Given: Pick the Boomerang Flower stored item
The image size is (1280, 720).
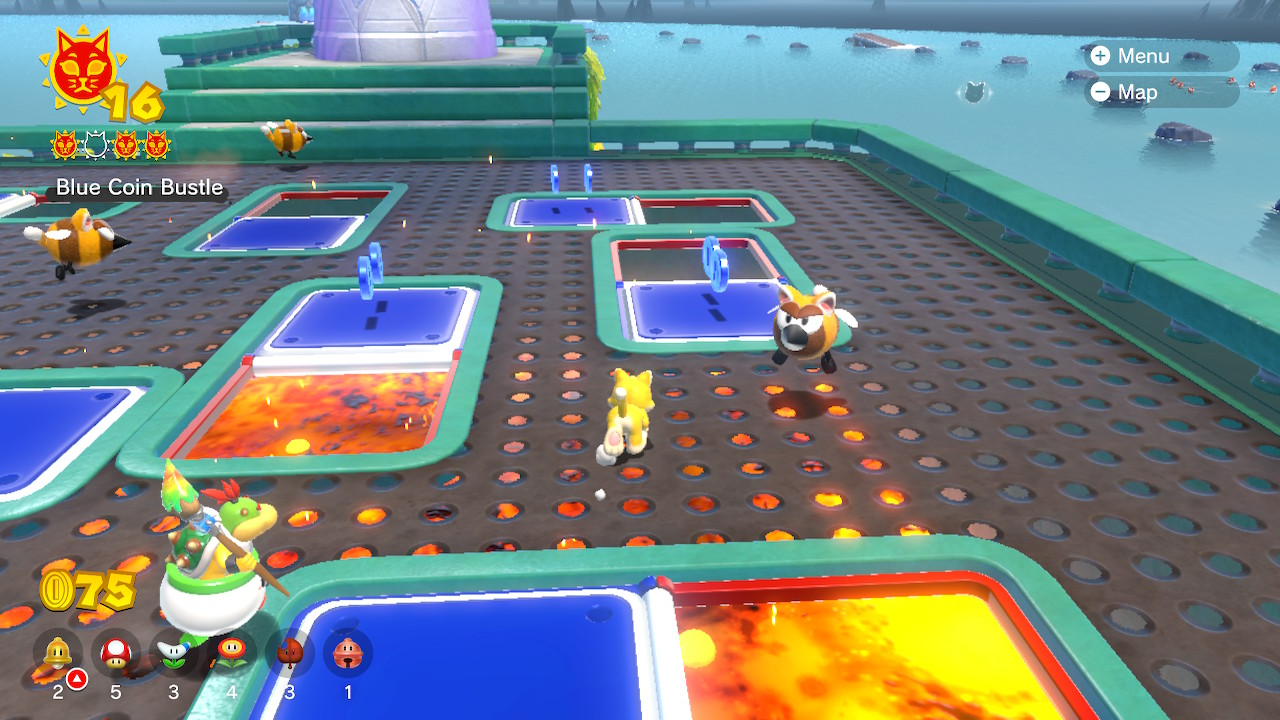Looking at the screenshot, I should click(173, 653).
